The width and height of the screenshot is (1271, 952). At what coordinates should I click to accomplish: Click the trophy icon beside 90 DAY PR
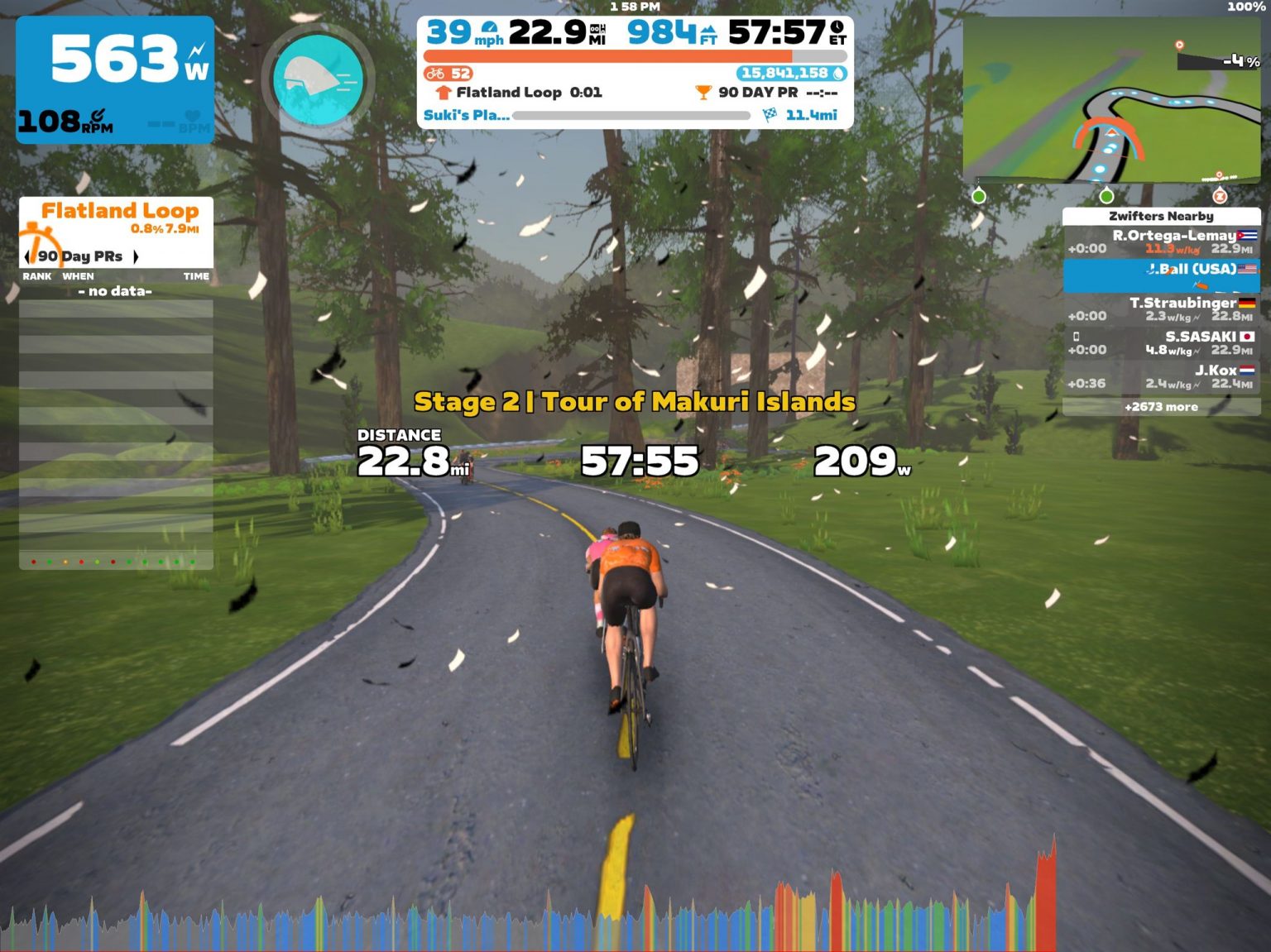[704, 93]
